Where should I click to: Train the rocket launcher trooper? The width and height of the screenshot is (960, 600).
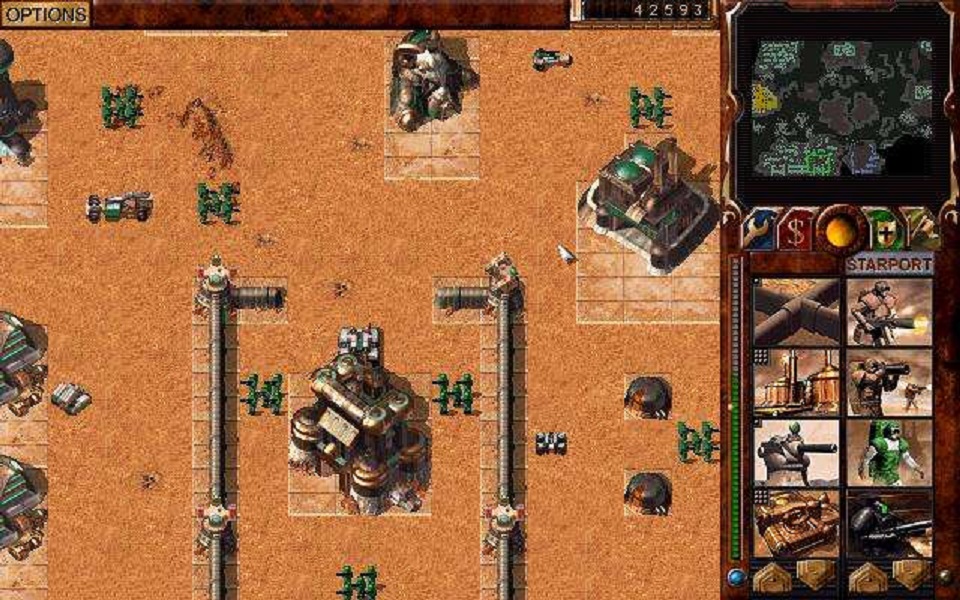[889, 381]
